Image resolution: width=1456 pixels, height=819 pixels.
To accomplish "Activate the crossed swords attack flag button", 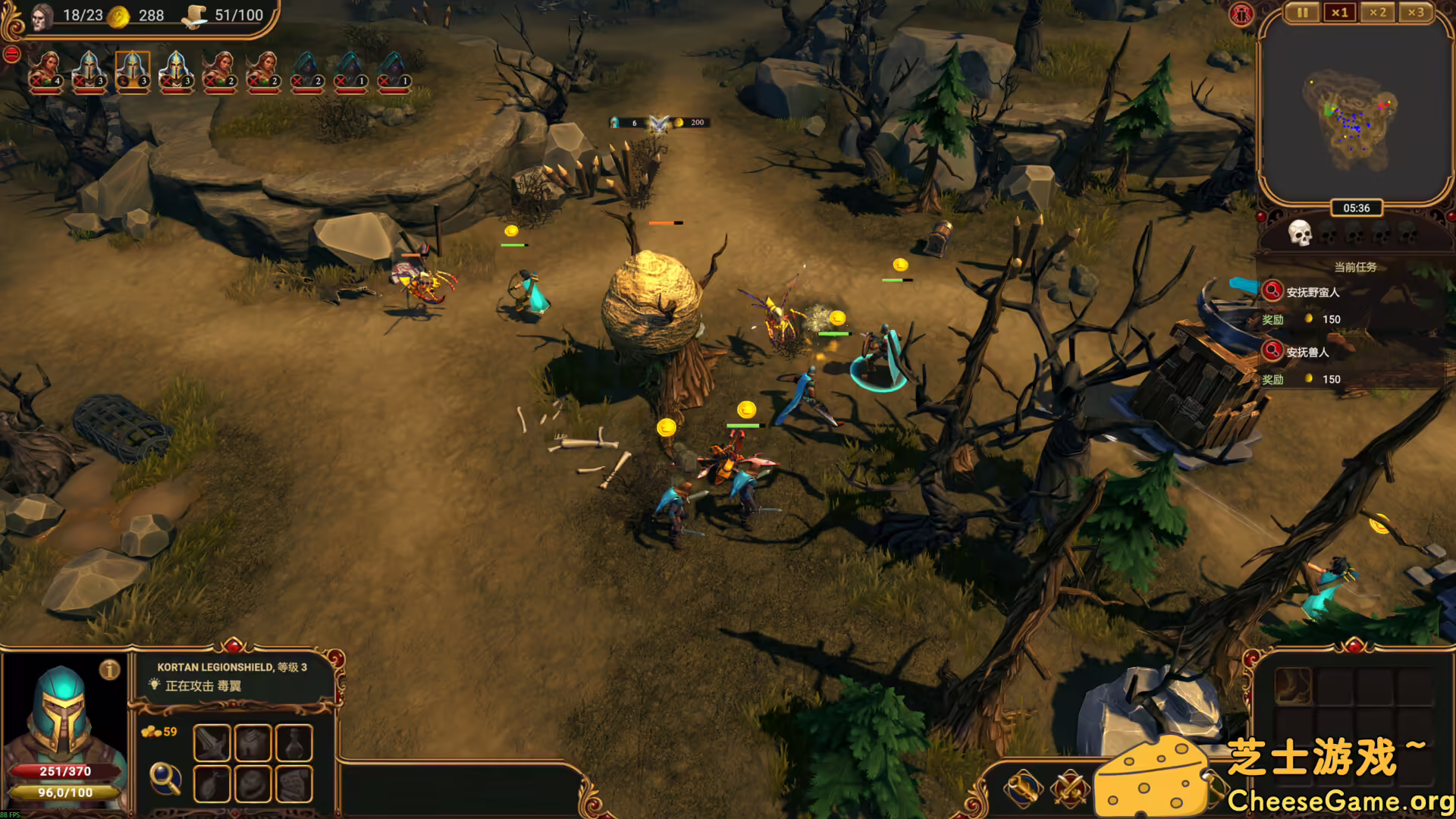I will pos(1070,788).
